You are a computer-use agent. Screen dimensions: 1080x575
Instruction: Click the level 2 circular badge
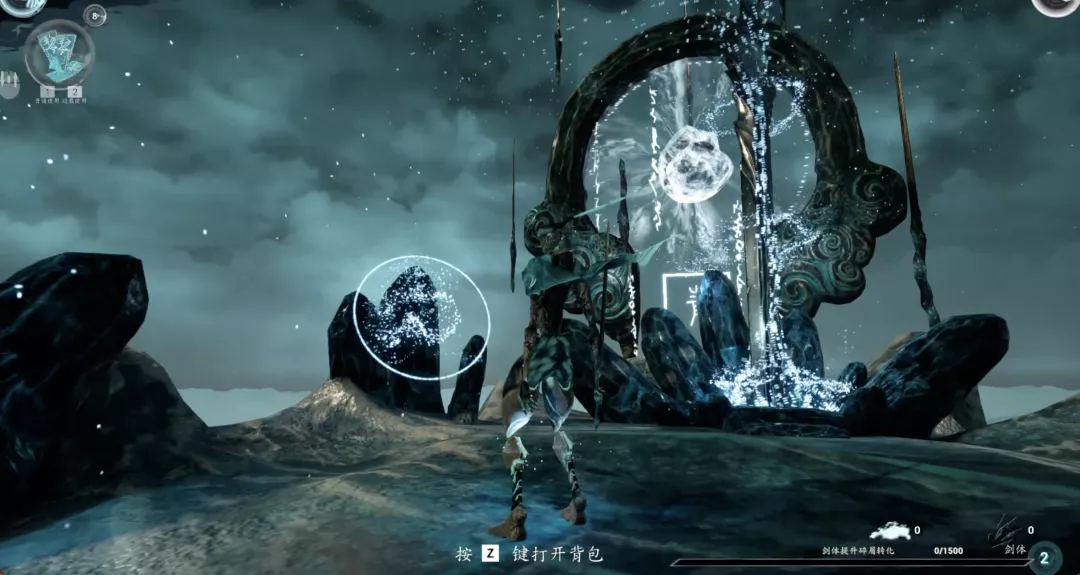(x=1044, y=558)
